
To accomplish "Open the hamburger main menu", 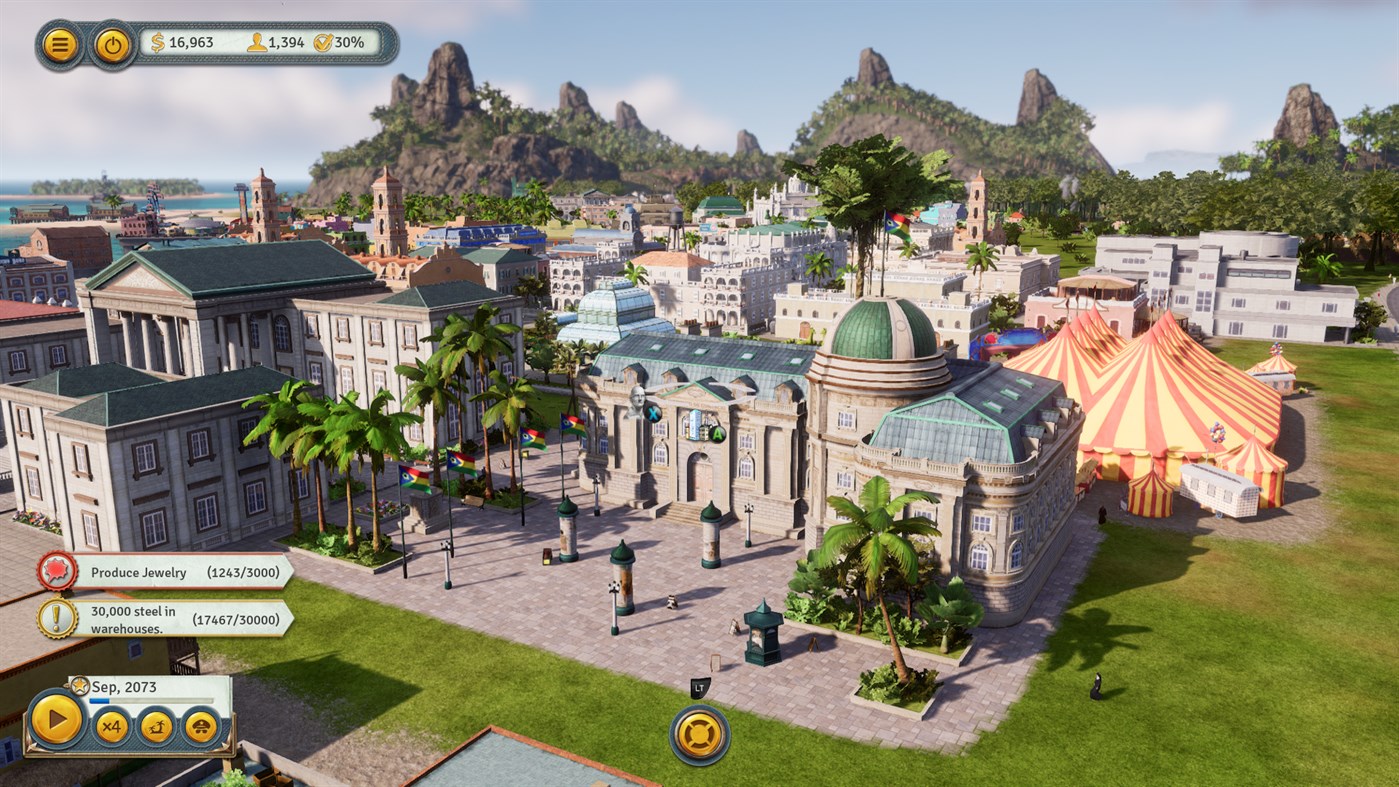I will [61, 45].
